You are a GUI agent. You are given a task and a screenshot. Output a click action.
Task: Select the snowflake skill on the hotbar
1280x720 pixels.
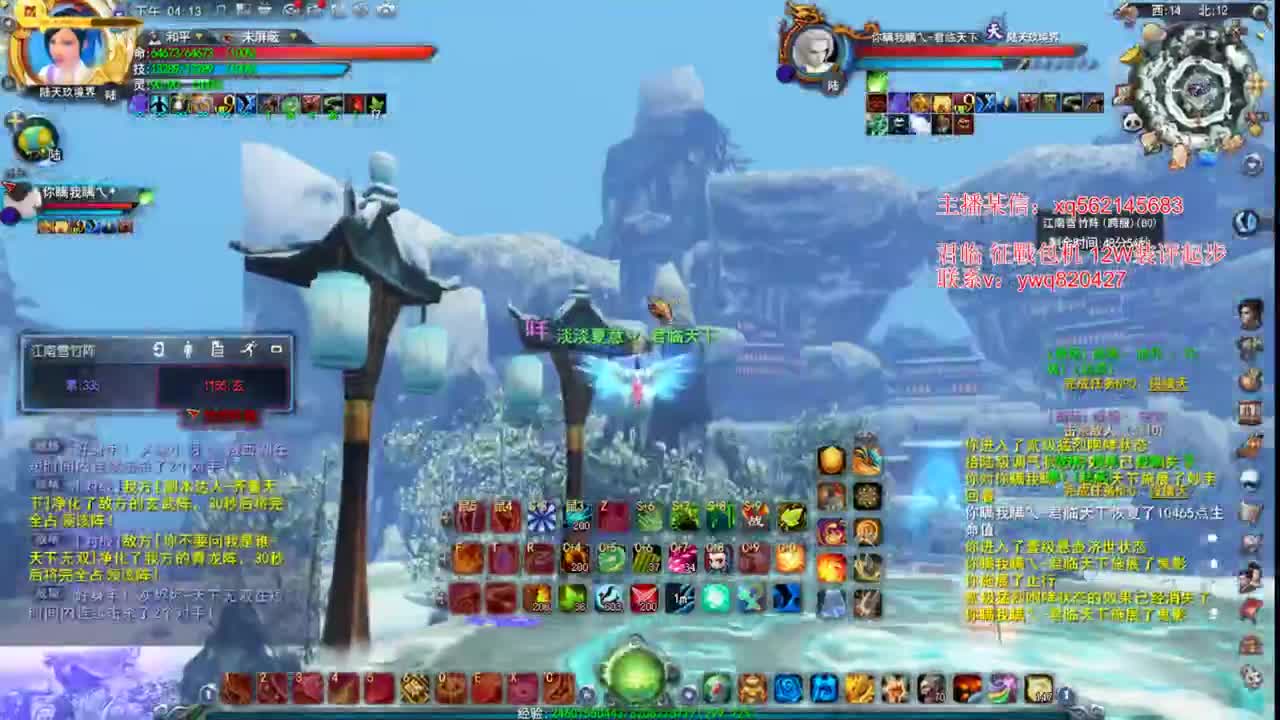click(x=542, y=517)
